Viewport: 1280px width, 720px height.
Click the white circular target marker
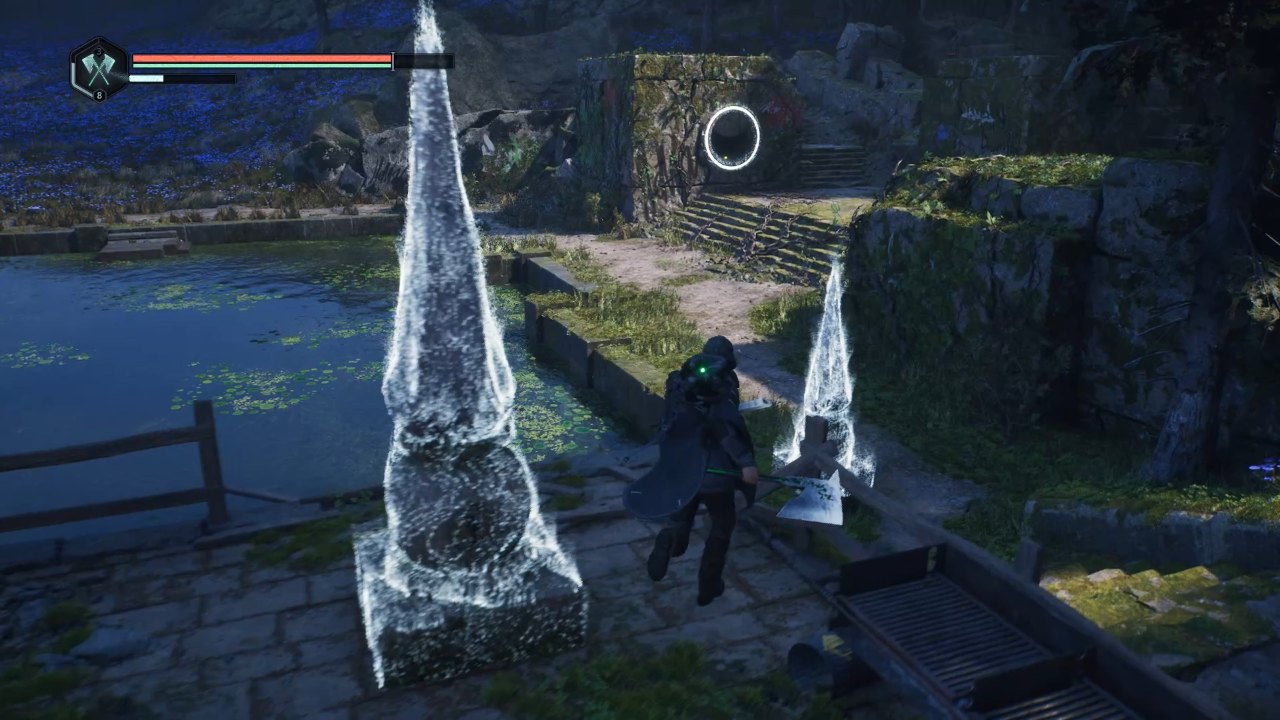tap(731, 138)
